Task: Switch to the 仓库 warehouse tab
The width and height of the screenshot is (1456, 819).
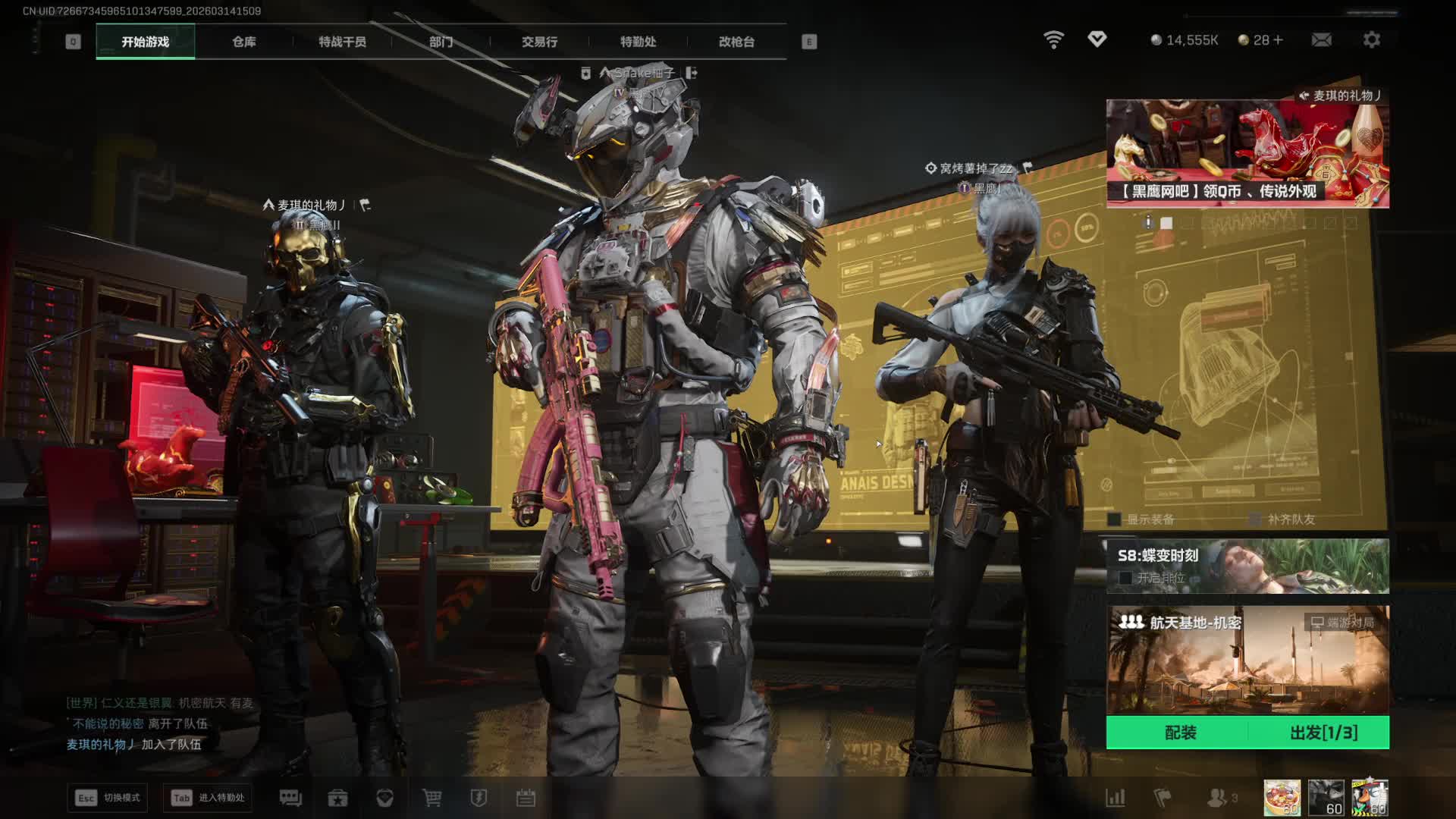Action: pyautogui.click(x=243, y=42)
